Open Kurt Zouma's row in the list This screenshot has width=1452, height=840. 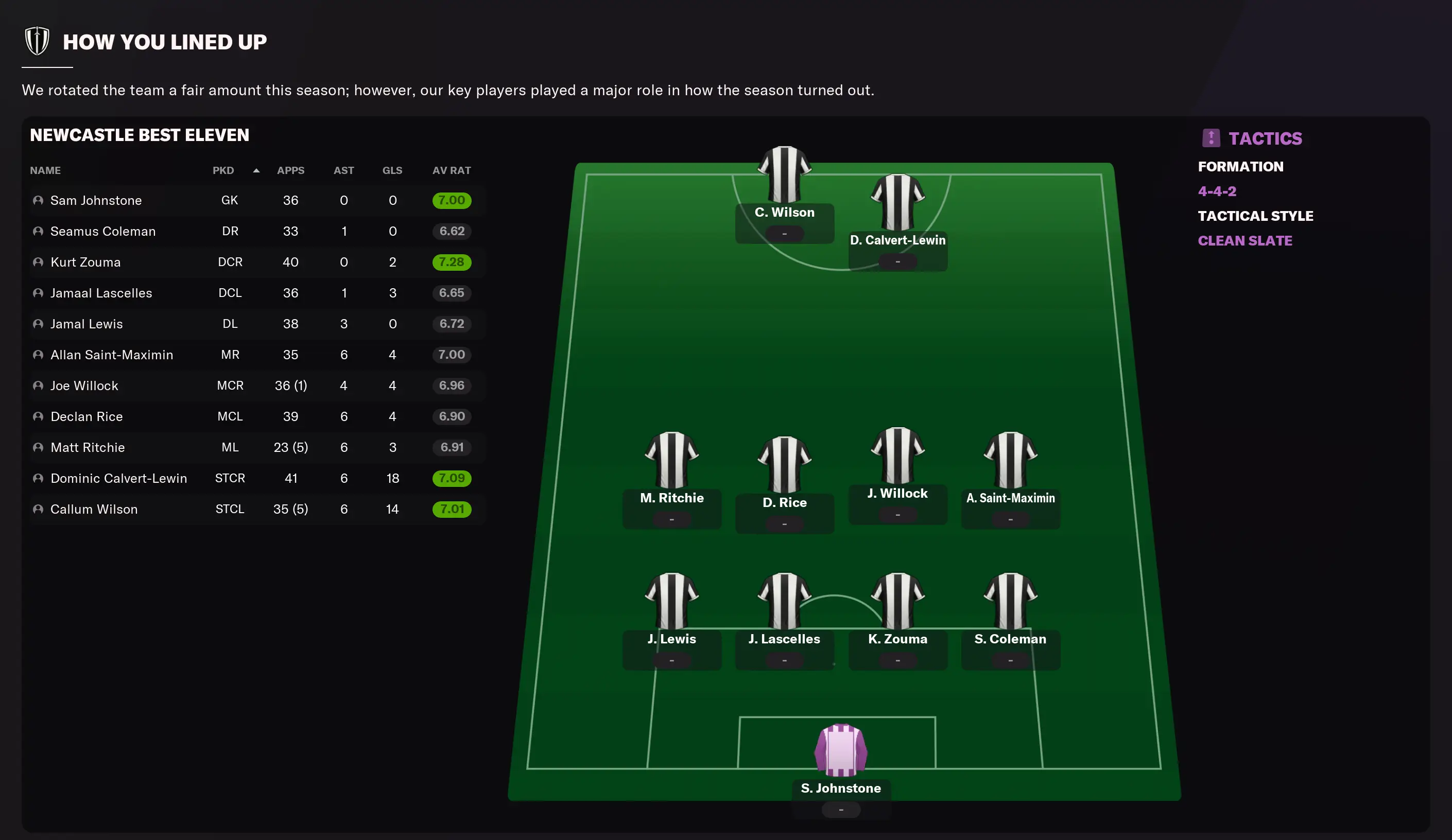pos(85,262)
